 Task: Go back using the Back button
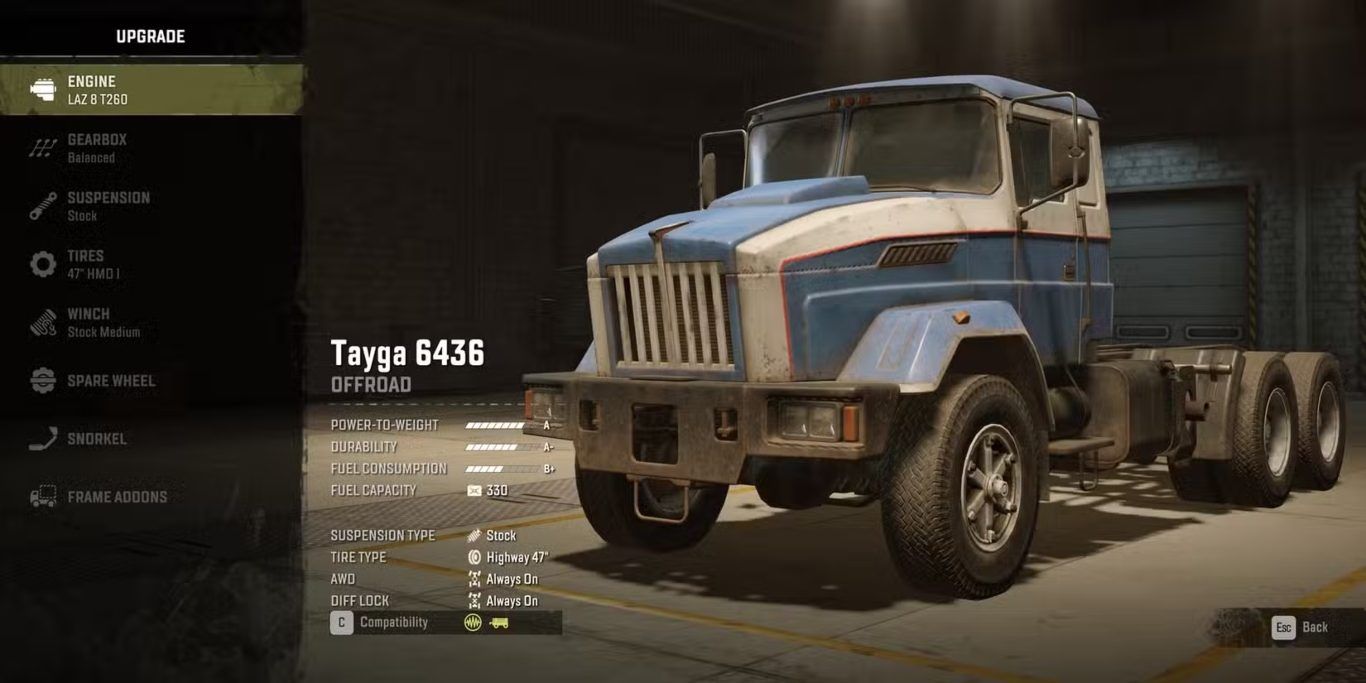click(1300, 628)
